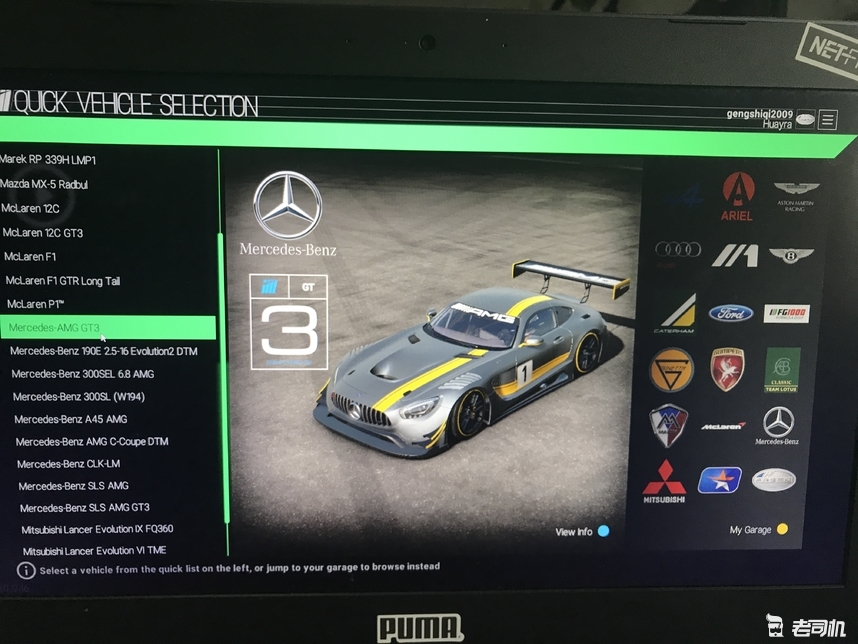Open the View Info panel

click(582, 531)
